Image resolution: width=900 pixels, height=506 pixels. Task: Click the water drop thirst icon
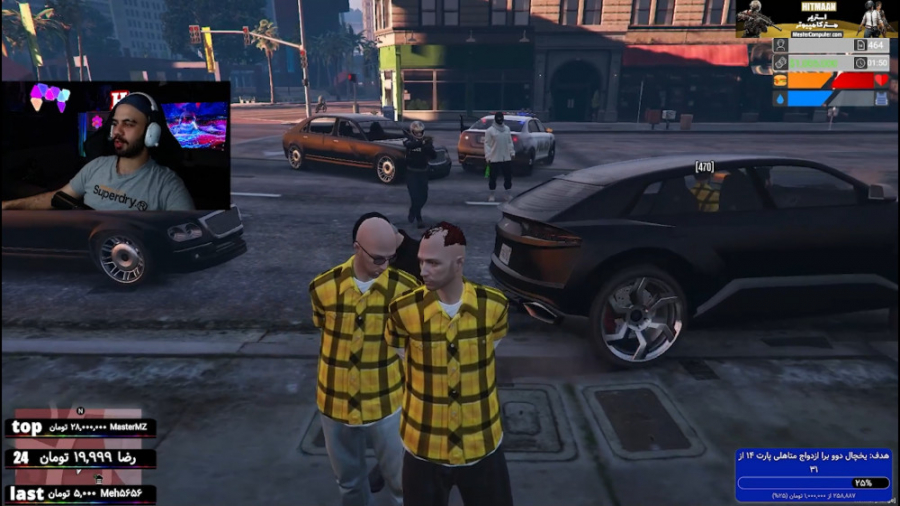click(x=780, y=98)
